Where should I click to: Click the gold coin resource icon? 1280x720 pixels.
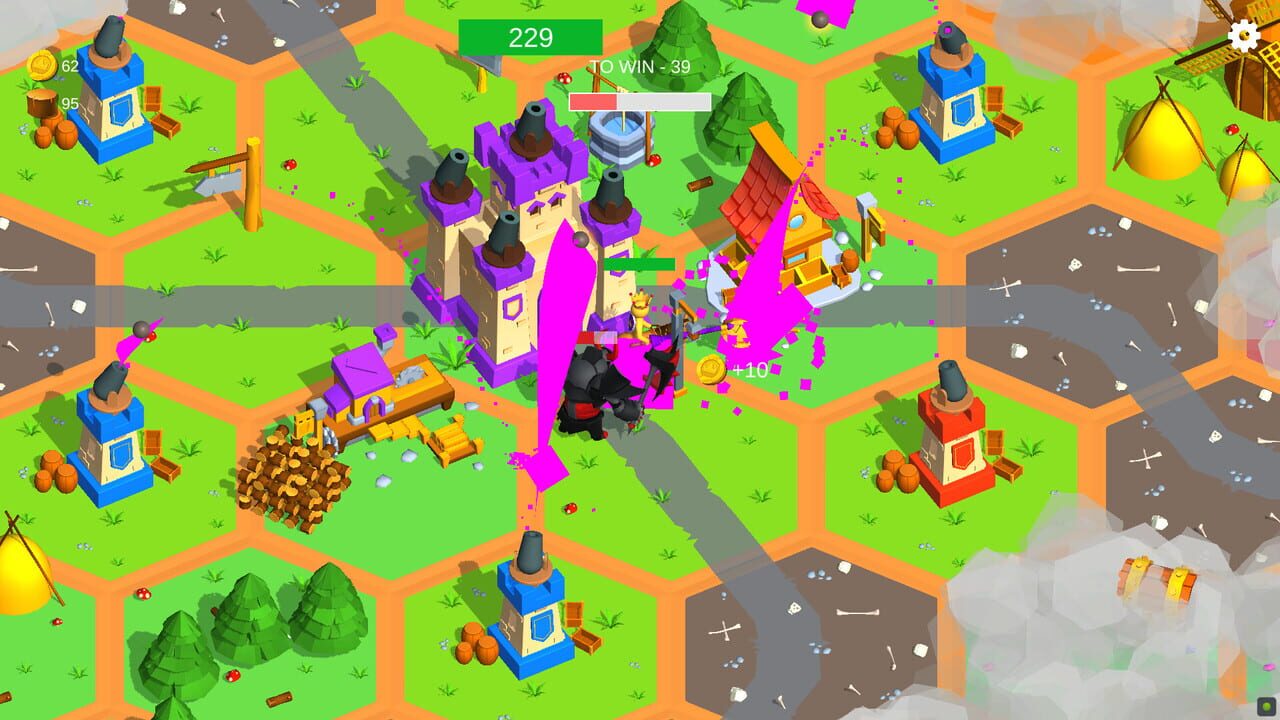tap(40, 62)
